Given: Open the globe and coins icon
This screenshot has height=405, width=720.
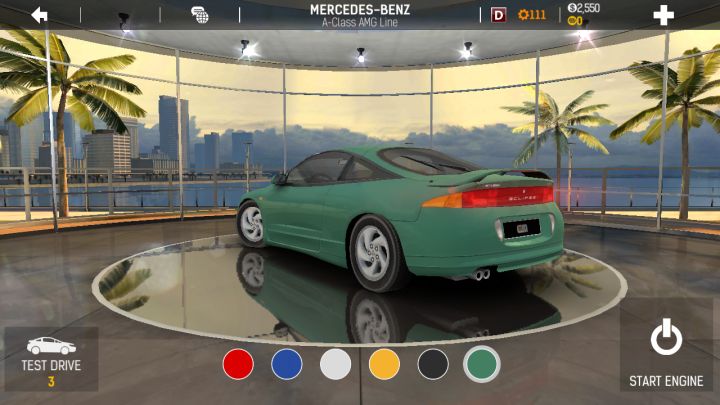Looking at the screenshot, I should (x=200, y=15).
